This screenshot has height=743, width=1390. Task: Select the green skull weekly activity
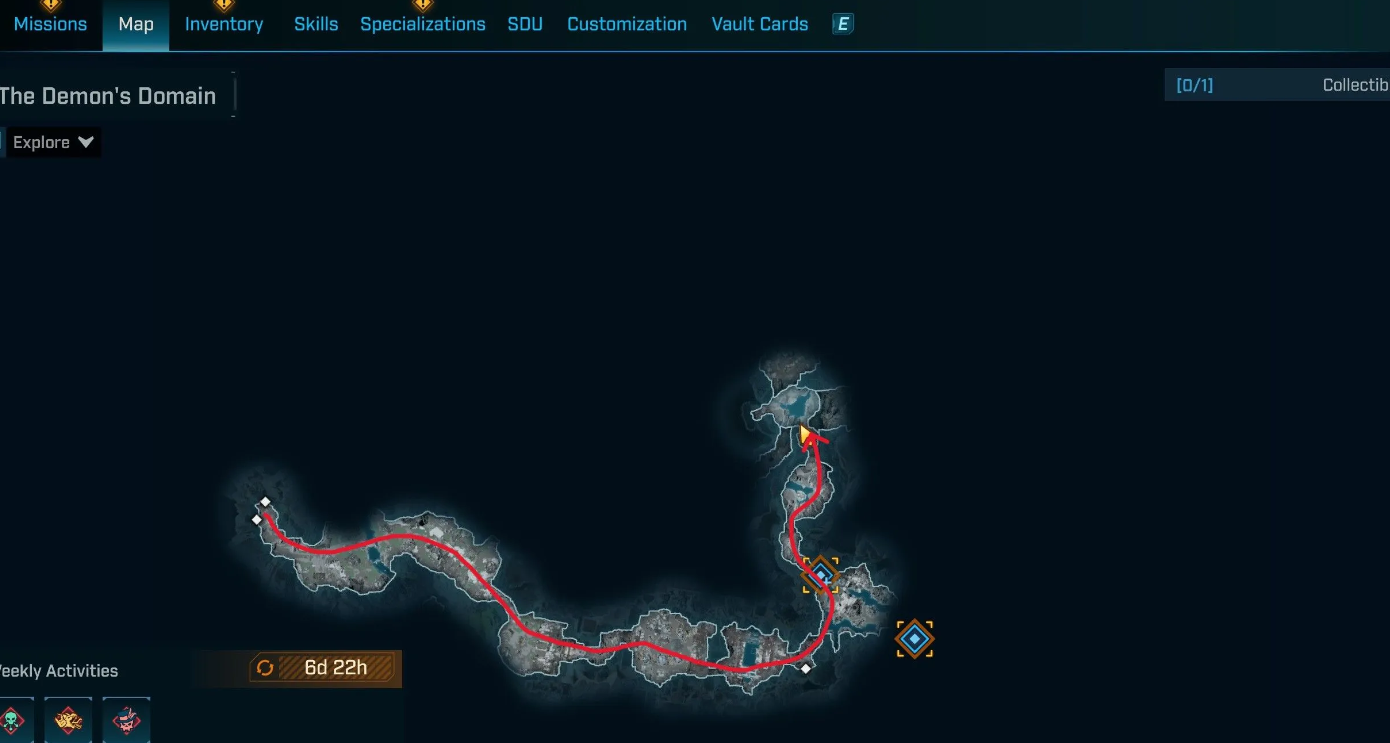click(x=13, y=719)
